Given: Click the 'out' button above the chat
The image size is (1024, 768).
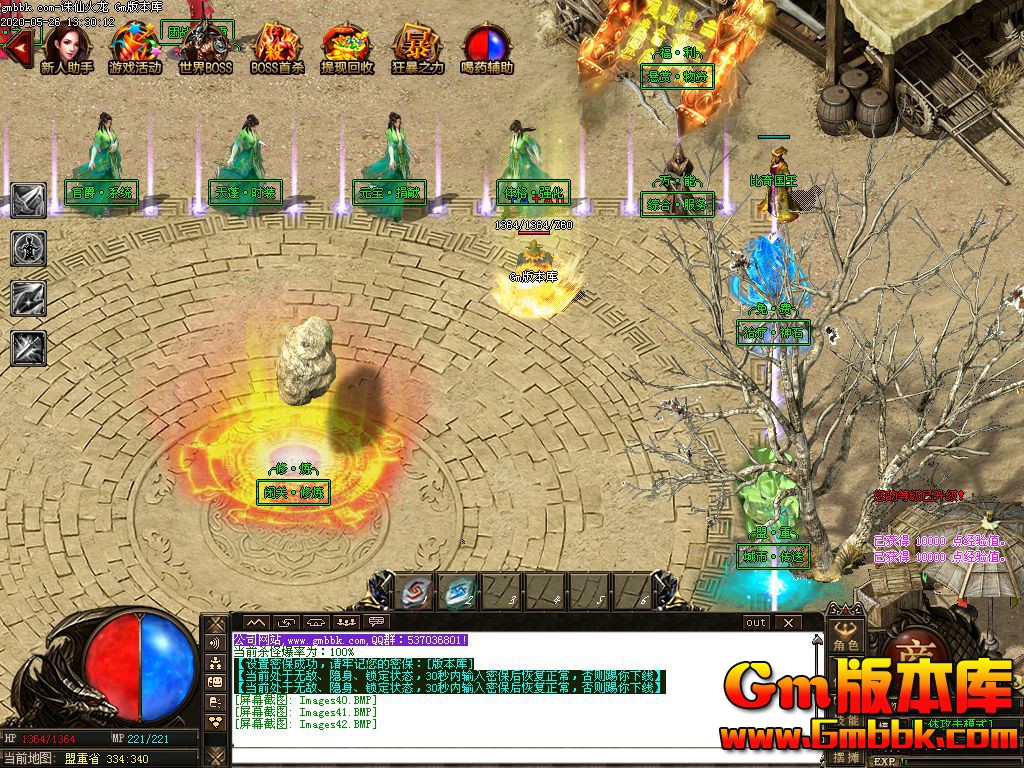Looking at the screenshot, I should pyautogui.click(x=756, y=622).
